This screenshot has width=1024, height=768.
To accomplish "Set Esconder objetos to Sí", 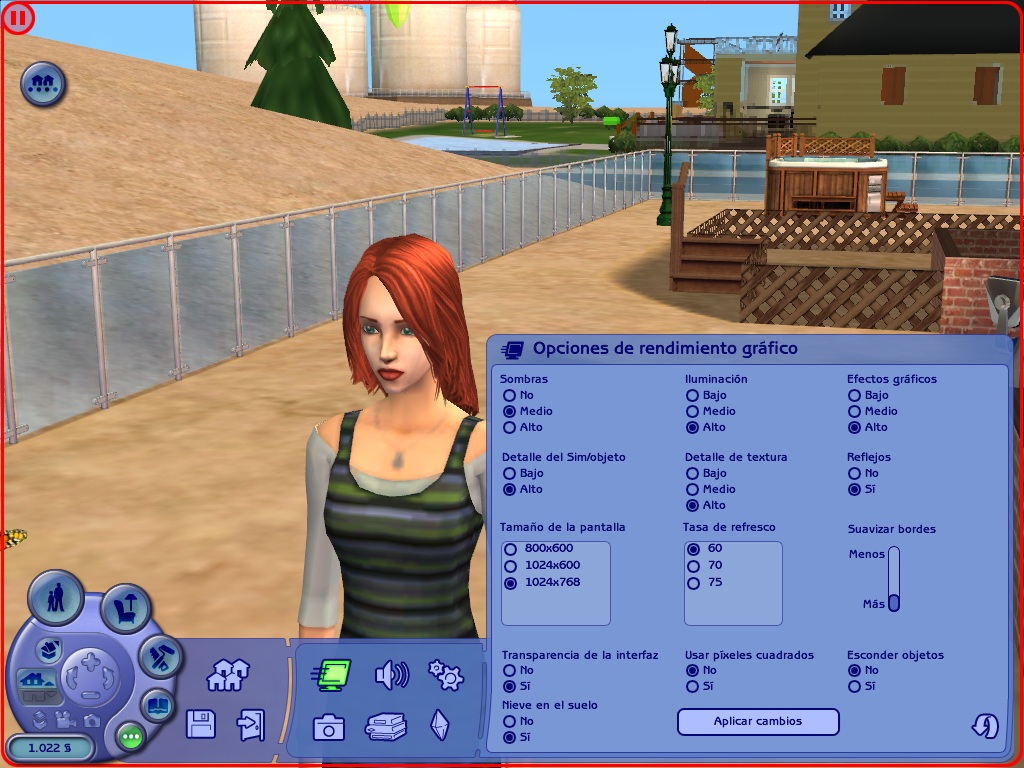I will click(854, 686).
